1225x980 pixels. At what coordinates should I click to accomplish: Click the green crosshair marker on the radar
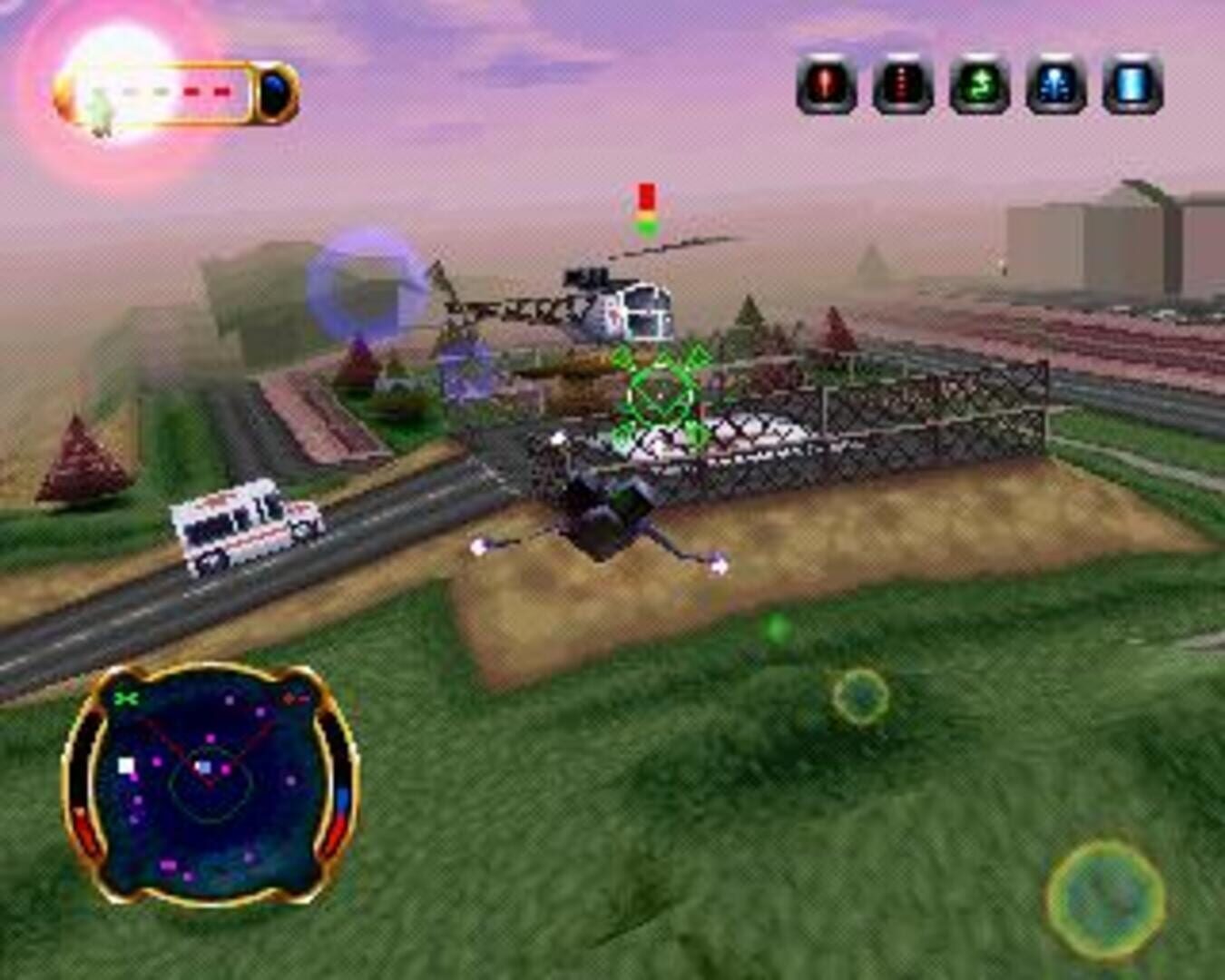(126, 699)
